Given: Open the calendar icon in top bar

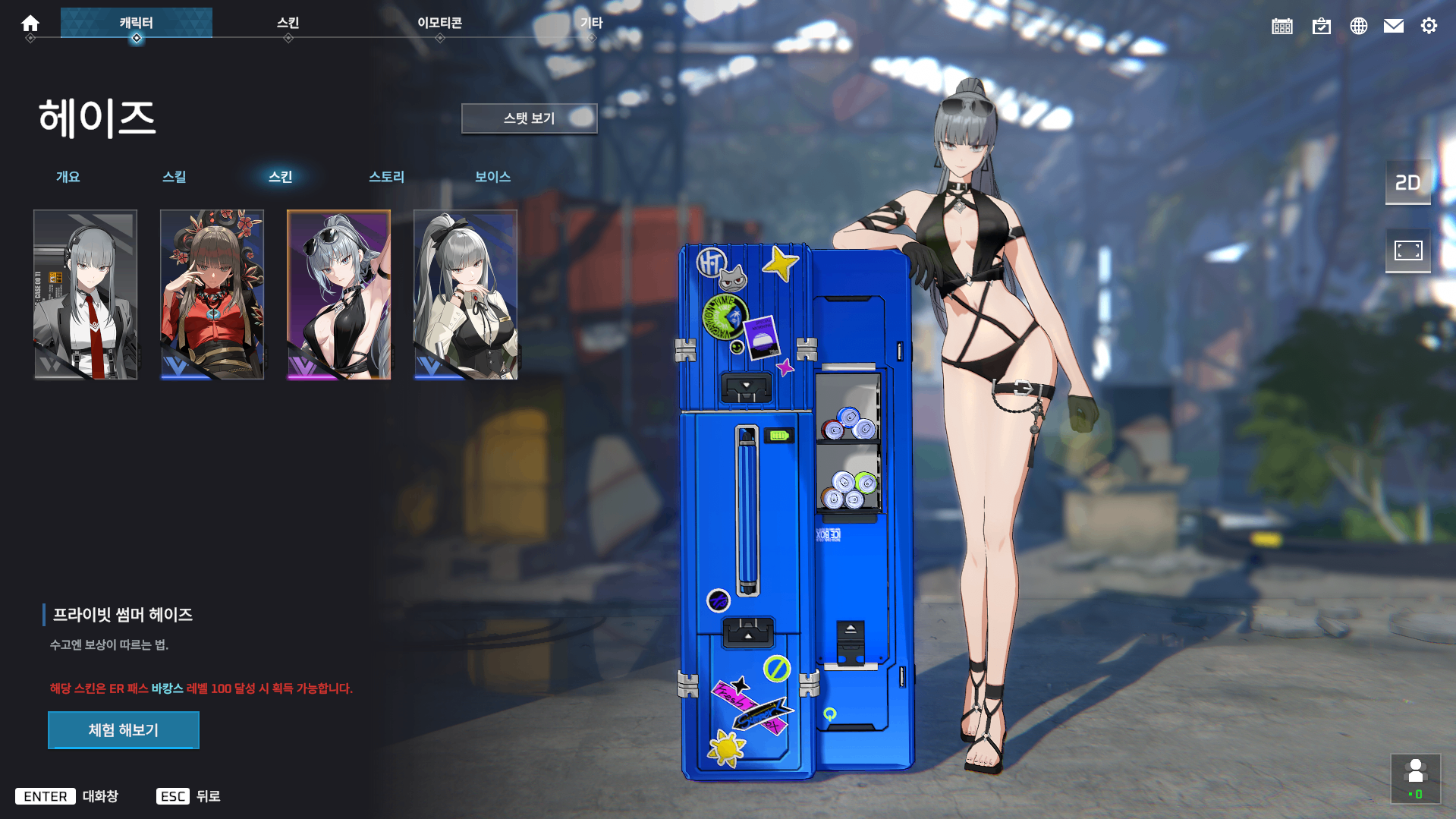Looking at the screenshot, I should [x=1282, y=27].
